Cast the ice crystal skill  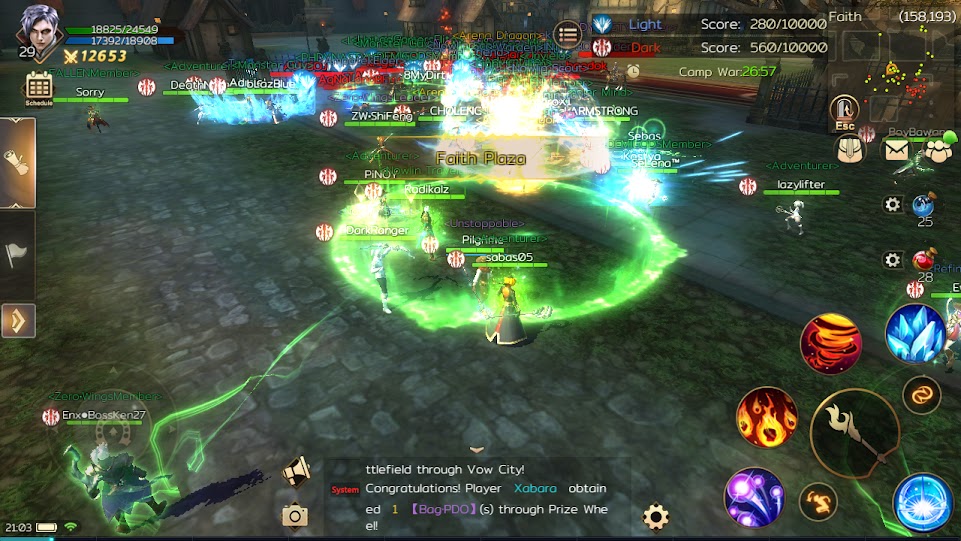click(916, 333)
